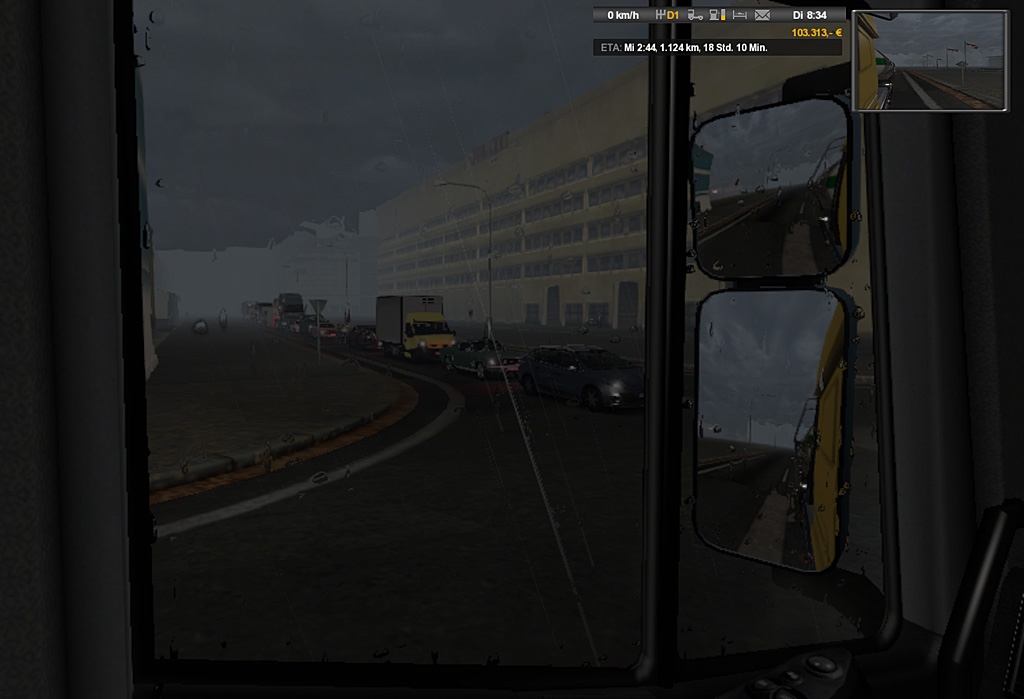Viewport: 1024px width, 699px height.
Task: Click the envelope mail icon
Action: coord(762,15)
